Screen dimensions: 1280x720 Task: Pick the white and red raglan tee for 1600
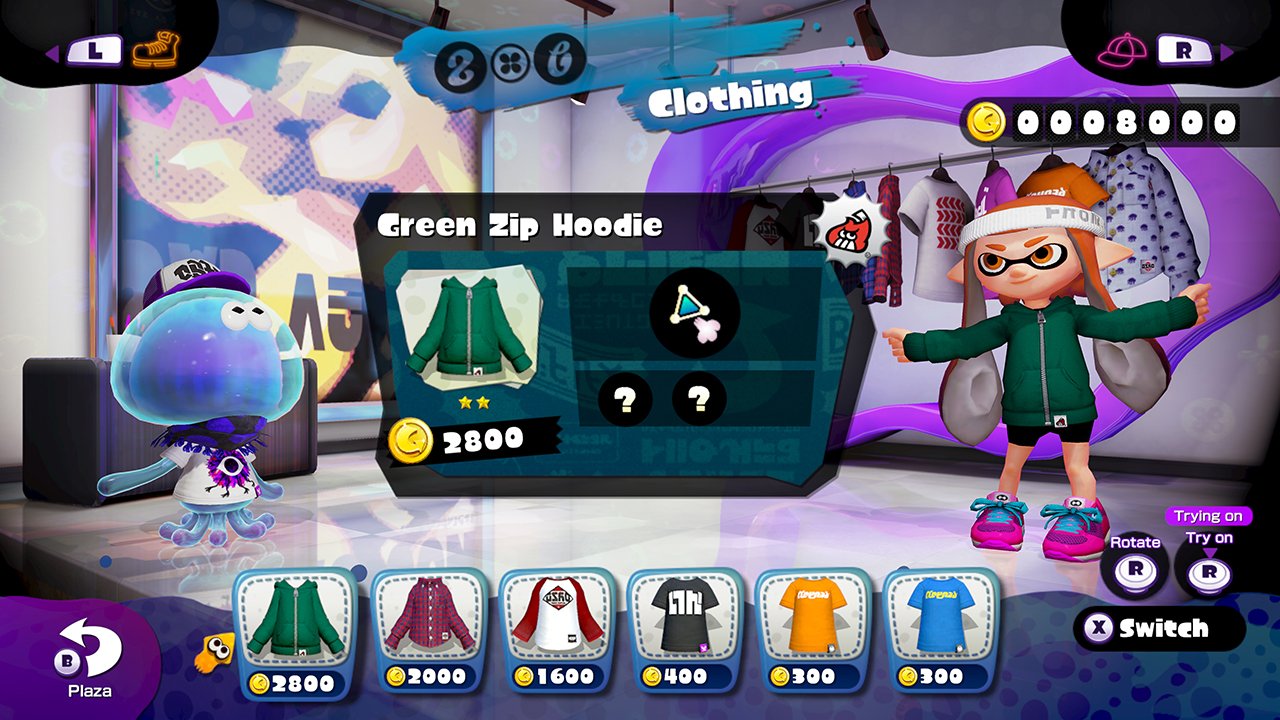point(556,632)
